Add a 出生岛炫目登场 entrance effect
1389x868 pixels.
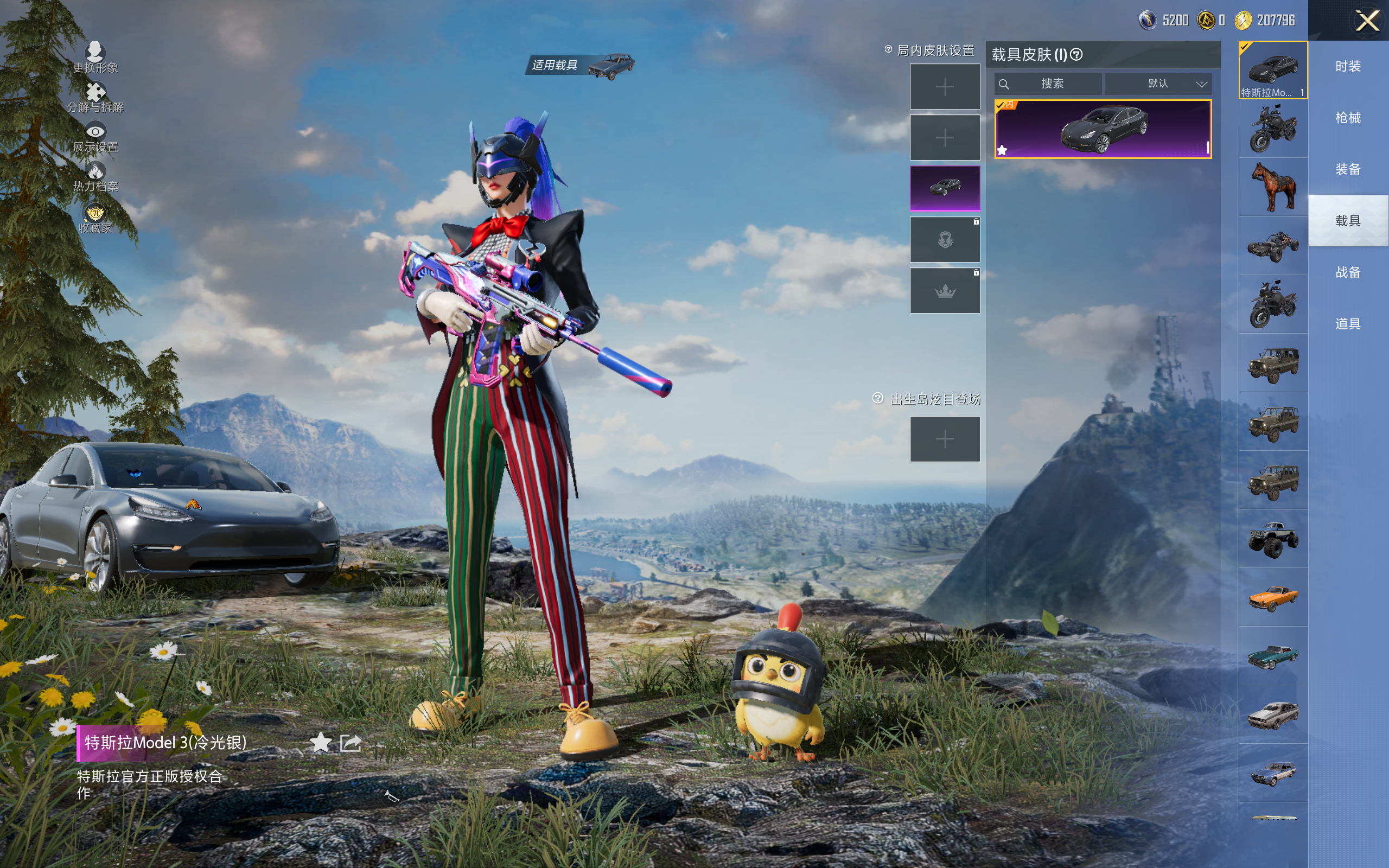945,439
